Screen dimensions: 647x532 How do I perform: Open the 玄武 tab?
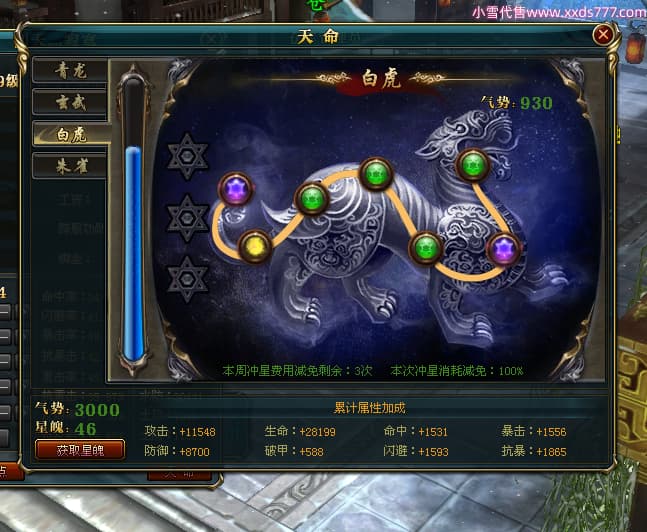tap(69, 102)
